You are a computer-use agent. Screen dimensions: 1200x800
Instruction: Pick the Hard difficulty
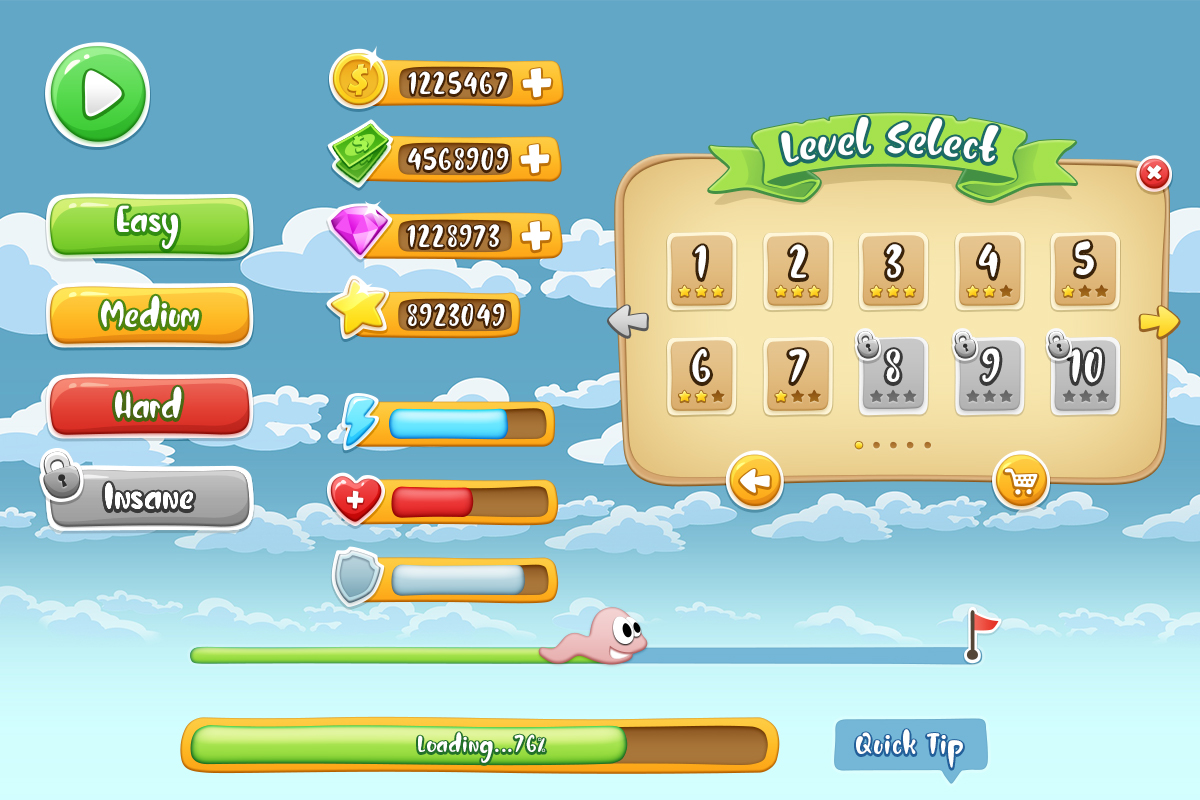[x=150, y=406]
